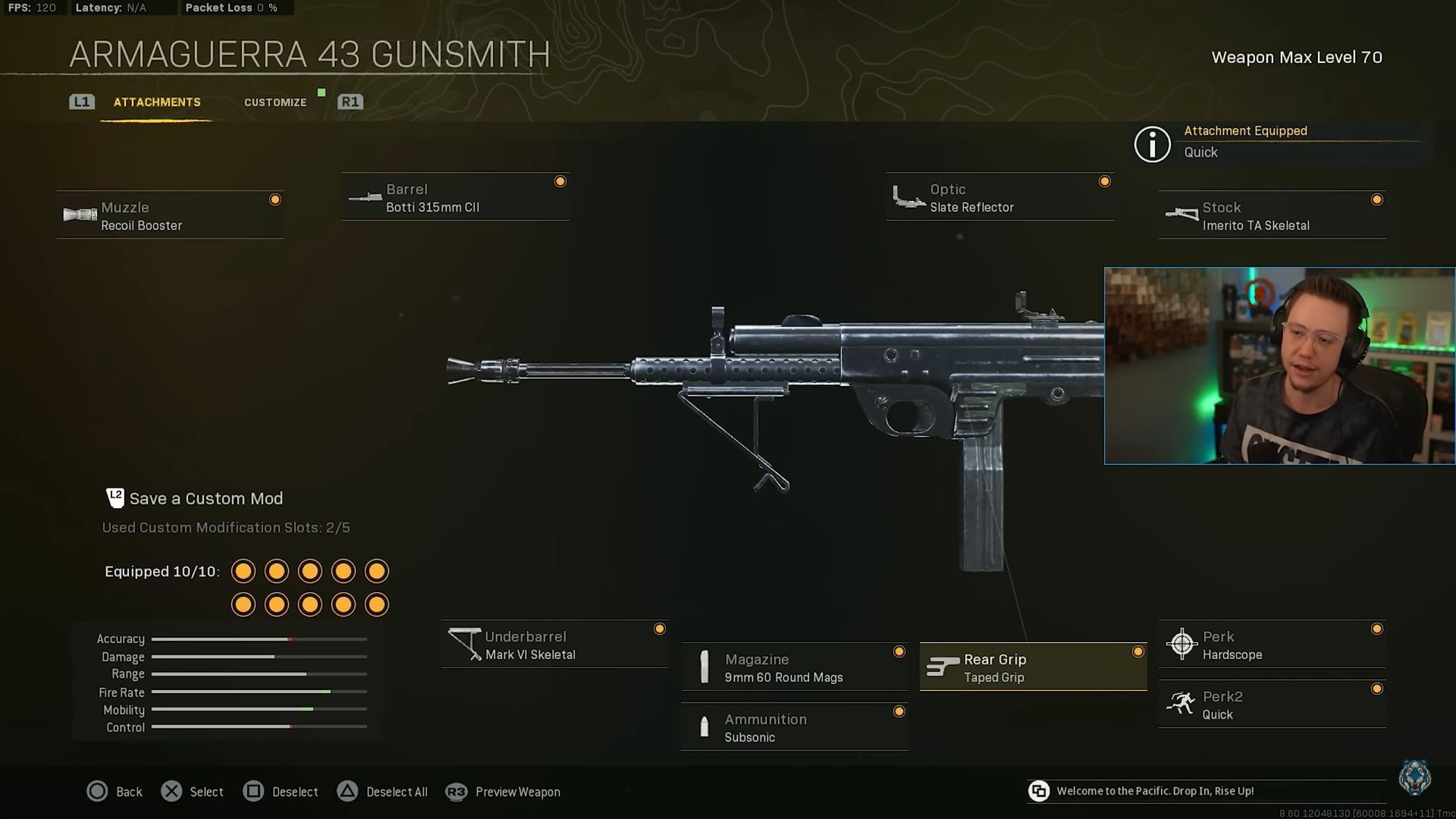Toggle the orange indicator on the Barrel slot
The width and height of the screenshot is (1456, 819).
click(560, 180)
